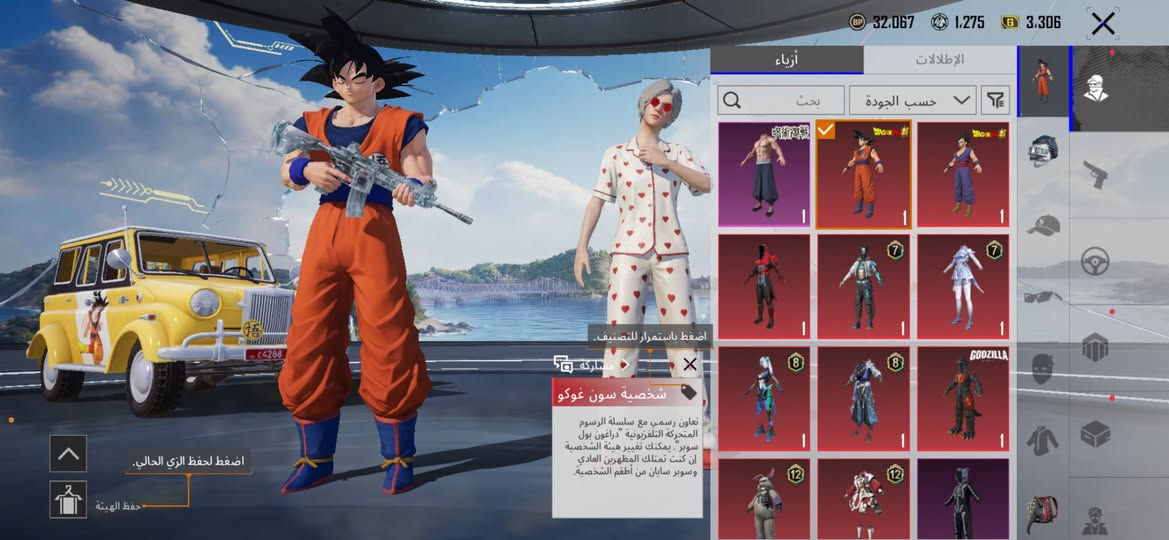Screen dimensions: 1169x540
Task: Open the filter icon button
Action: point(996,100)
